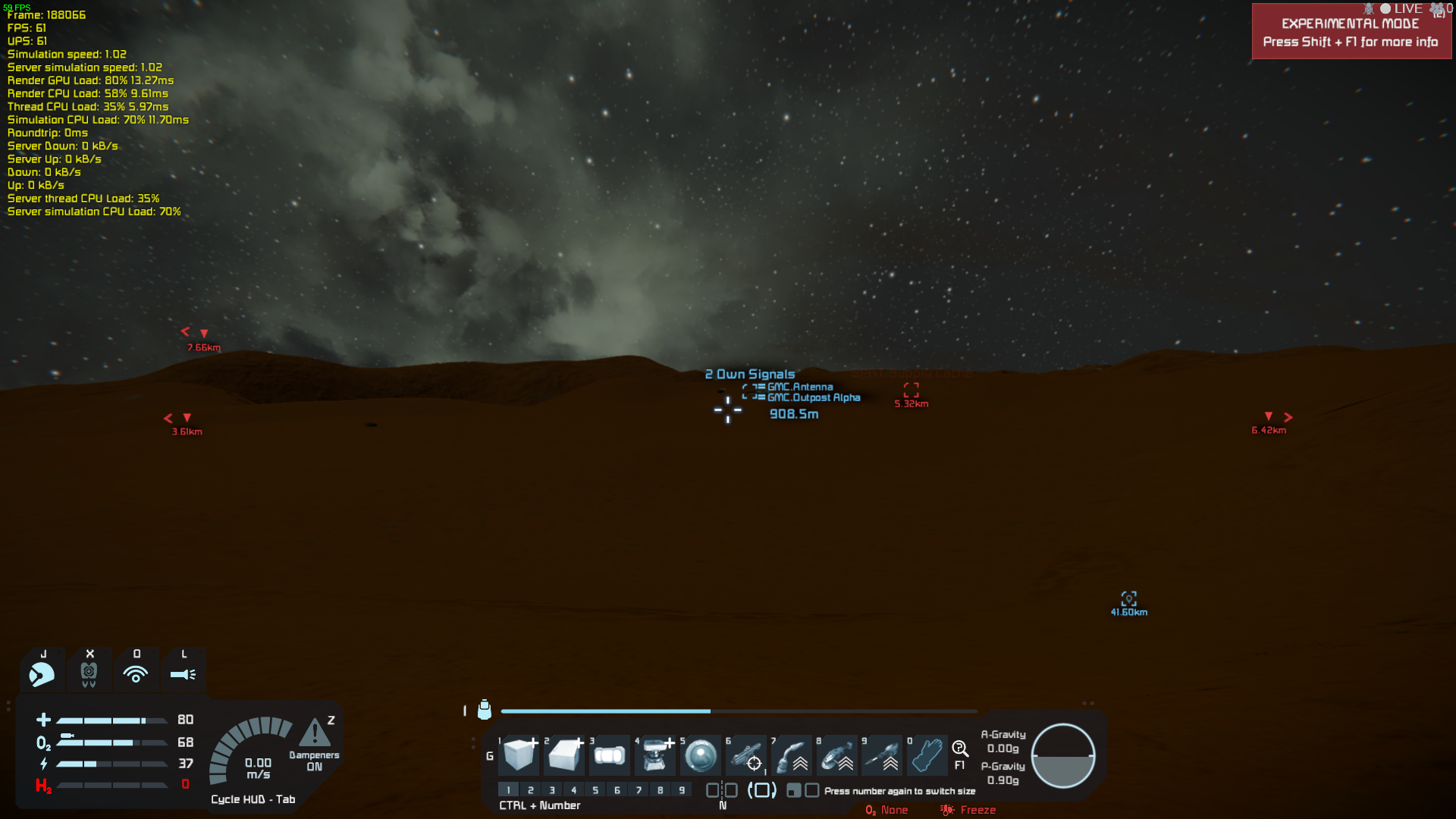Open the help magnifier icon beside the hotbar

click(x=960, y=749)
